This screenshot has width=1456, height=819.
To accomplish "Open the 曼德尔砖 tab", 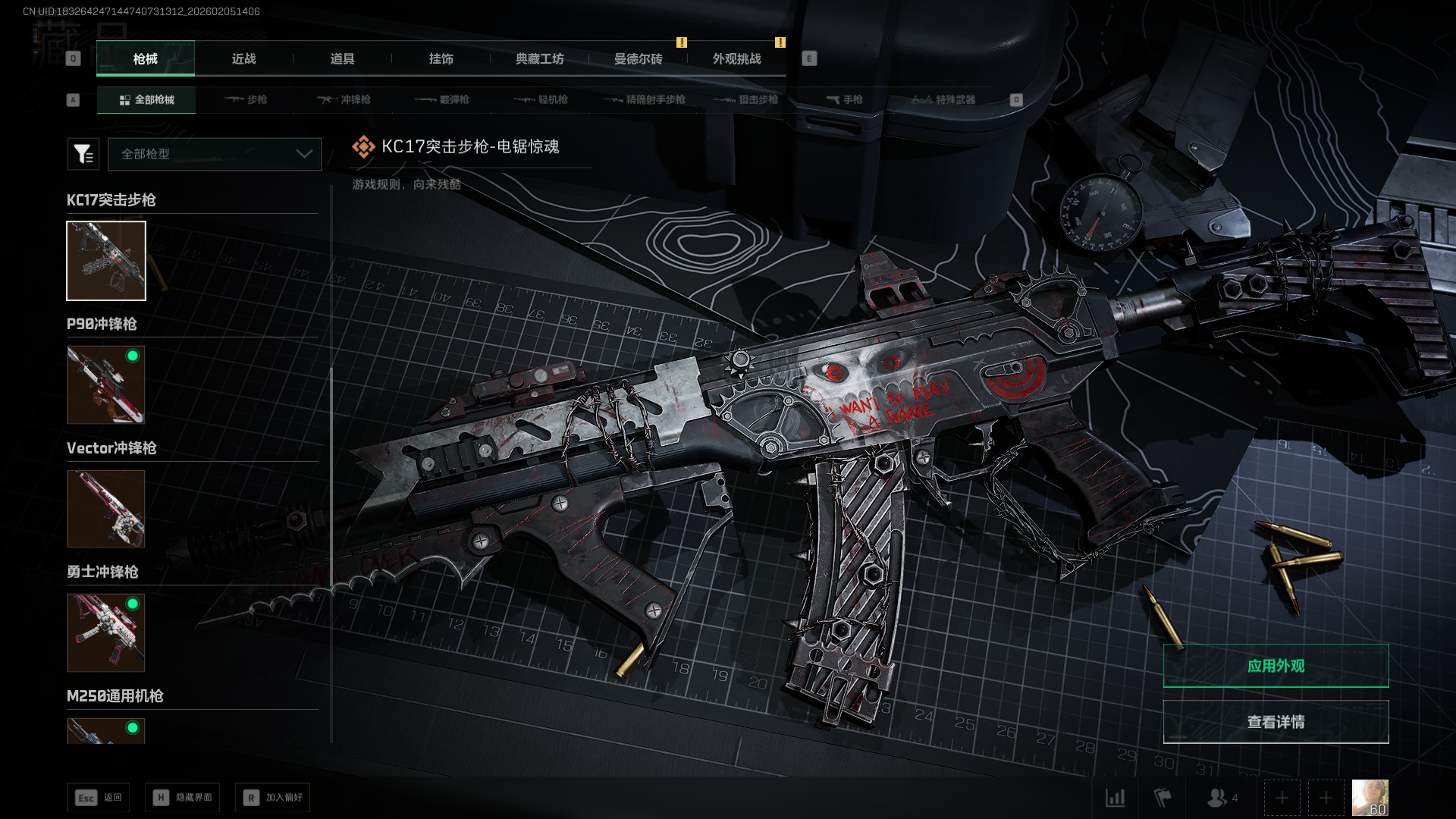I will [638, 59].
